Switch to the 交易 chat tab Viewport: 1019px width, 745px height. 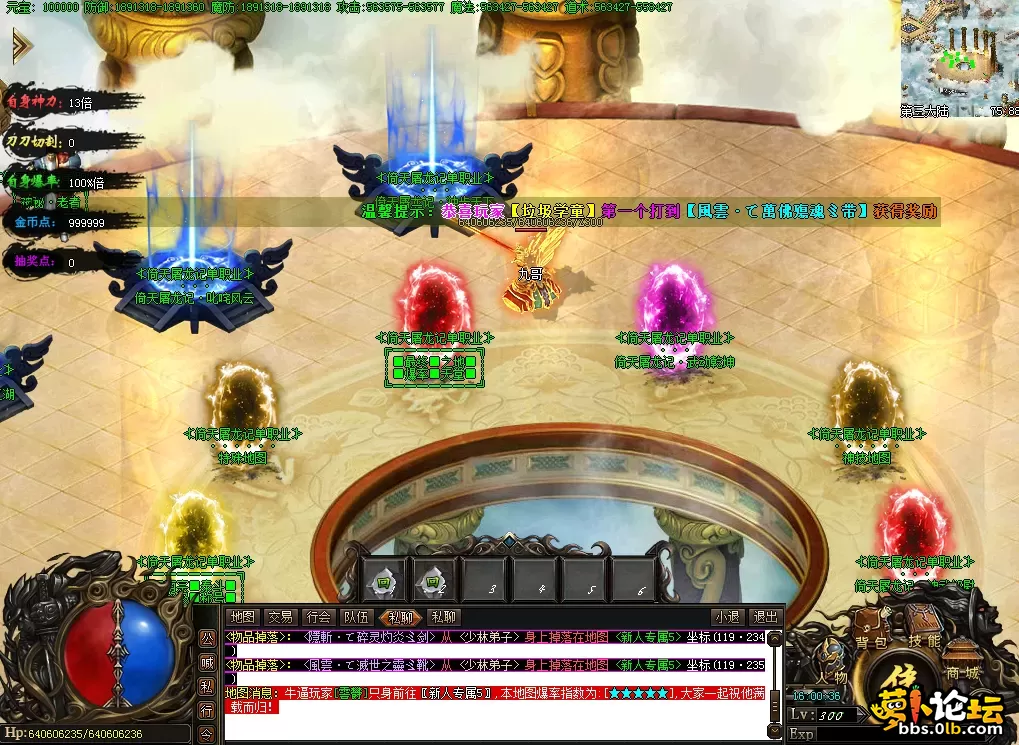(x=281, y=617)
